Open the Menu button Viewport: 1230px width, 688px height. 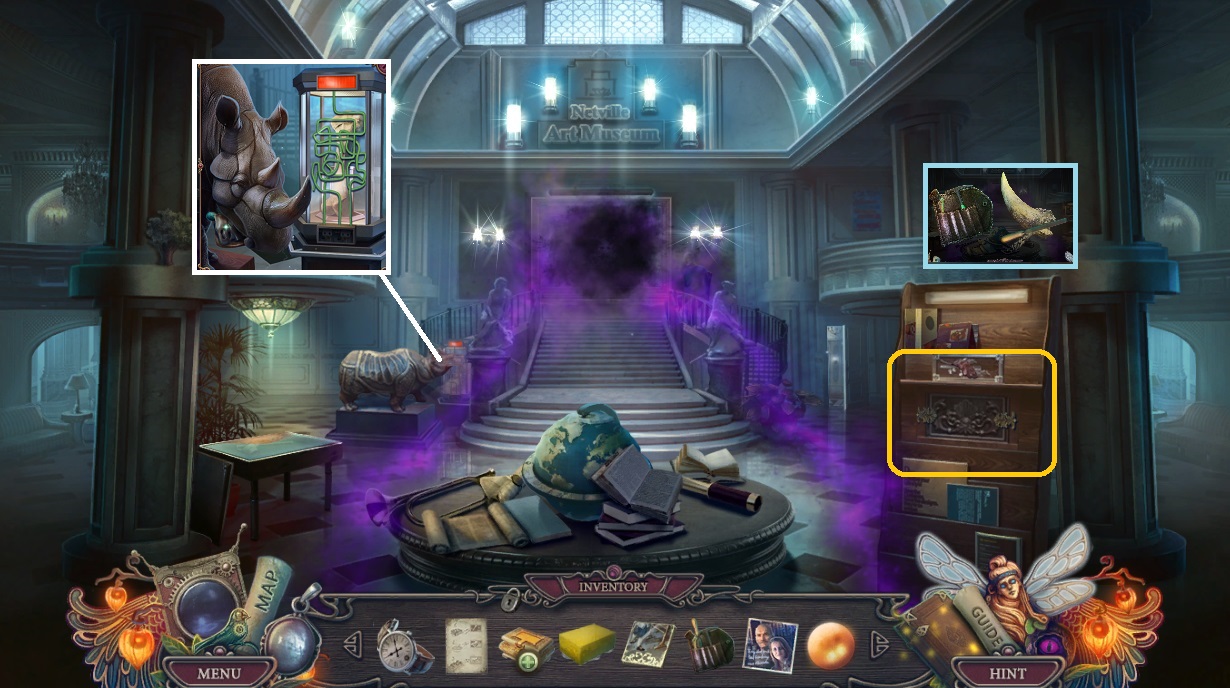click(x=219, y=673)
